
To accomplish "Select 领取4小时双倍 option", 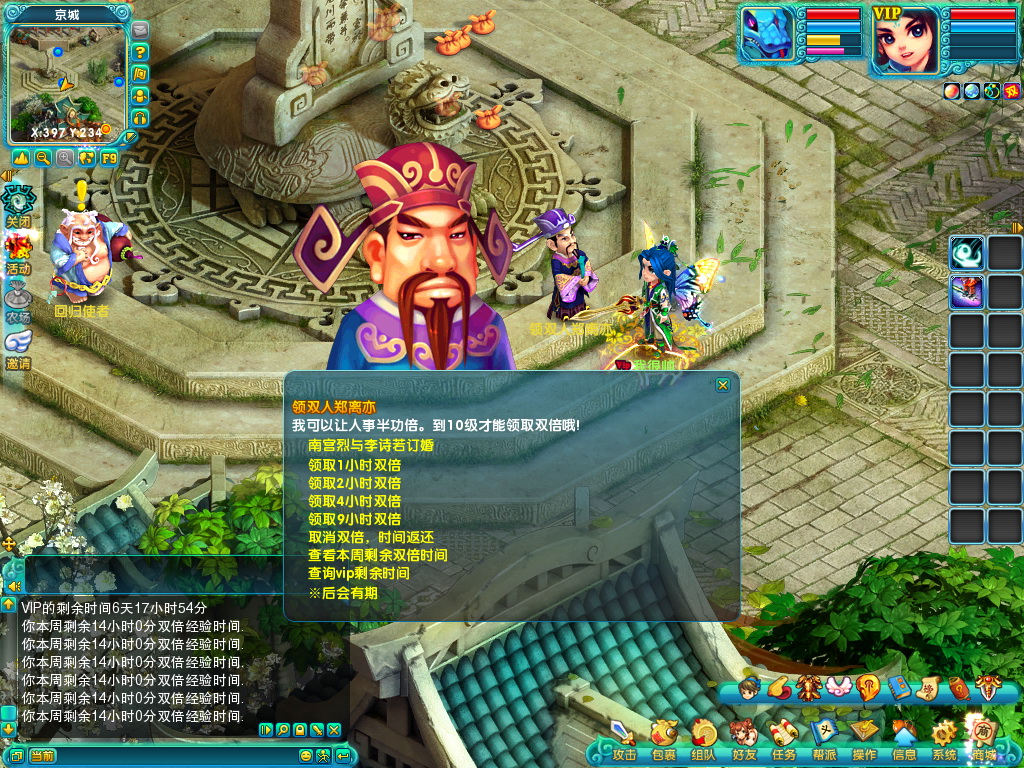I will point(354,501).
